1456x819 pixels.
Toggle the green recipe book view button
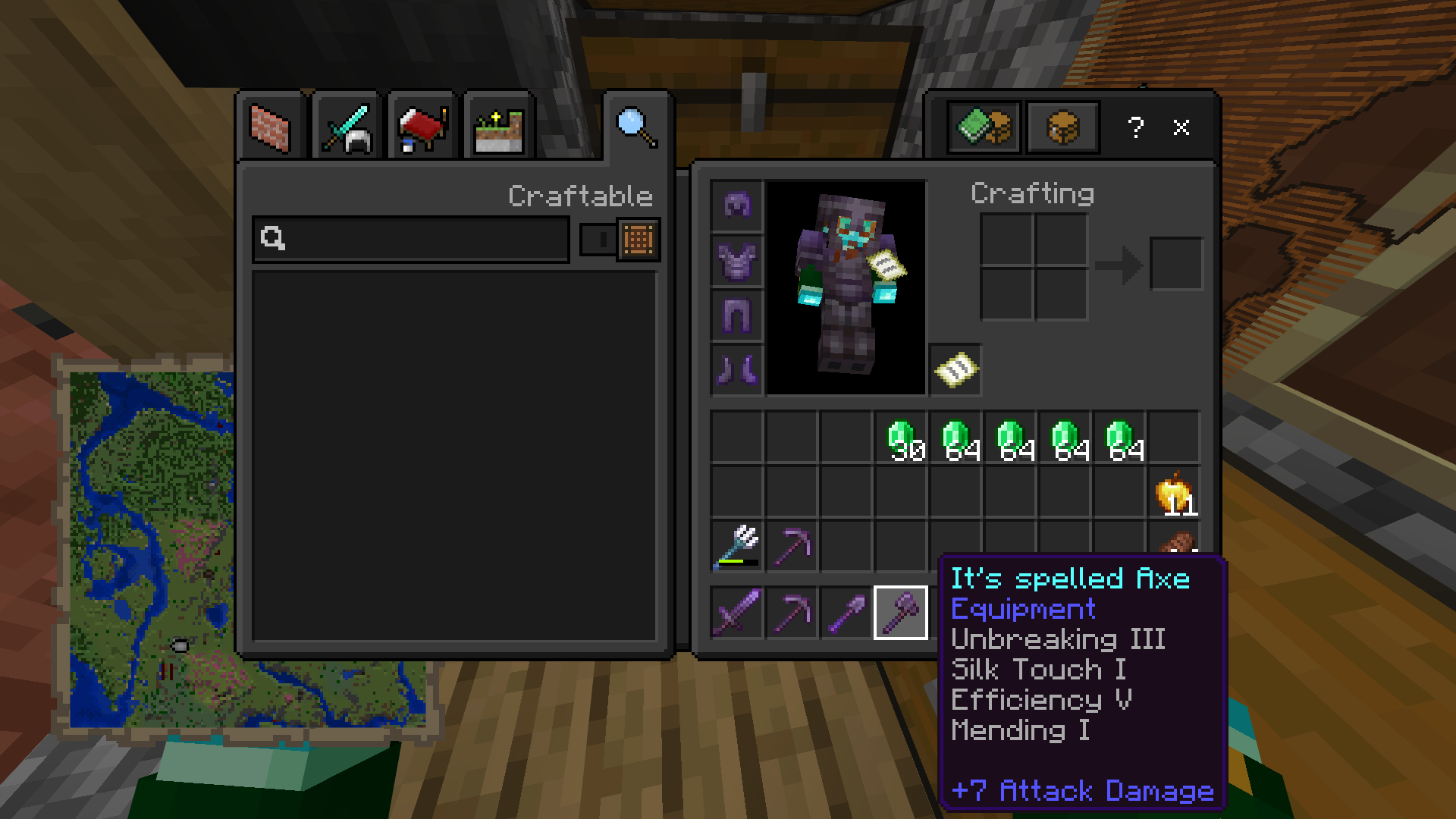[x=984, y=127]
